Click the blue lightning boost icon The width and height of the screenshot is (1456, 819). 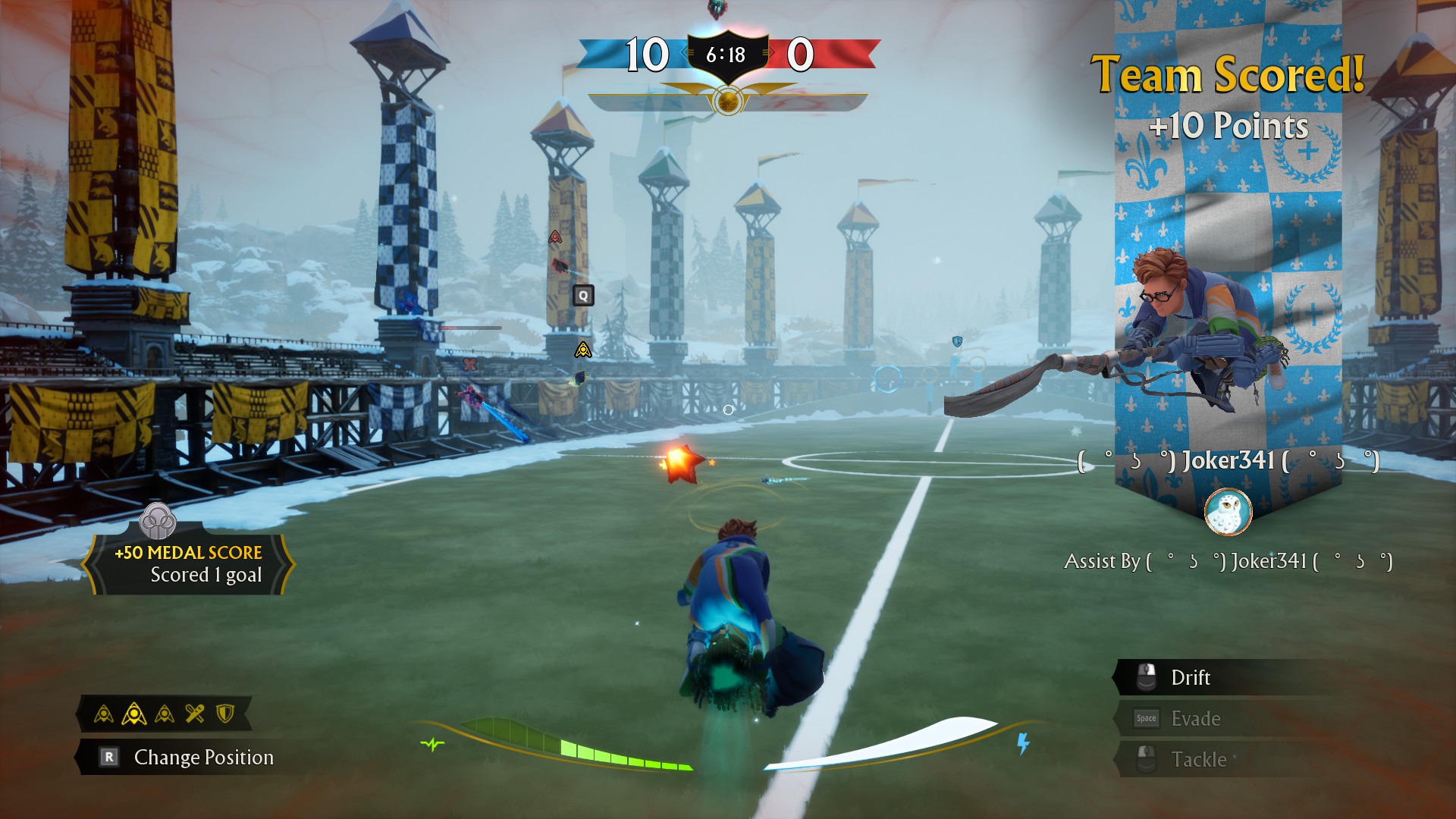[x=1023, y=744]
